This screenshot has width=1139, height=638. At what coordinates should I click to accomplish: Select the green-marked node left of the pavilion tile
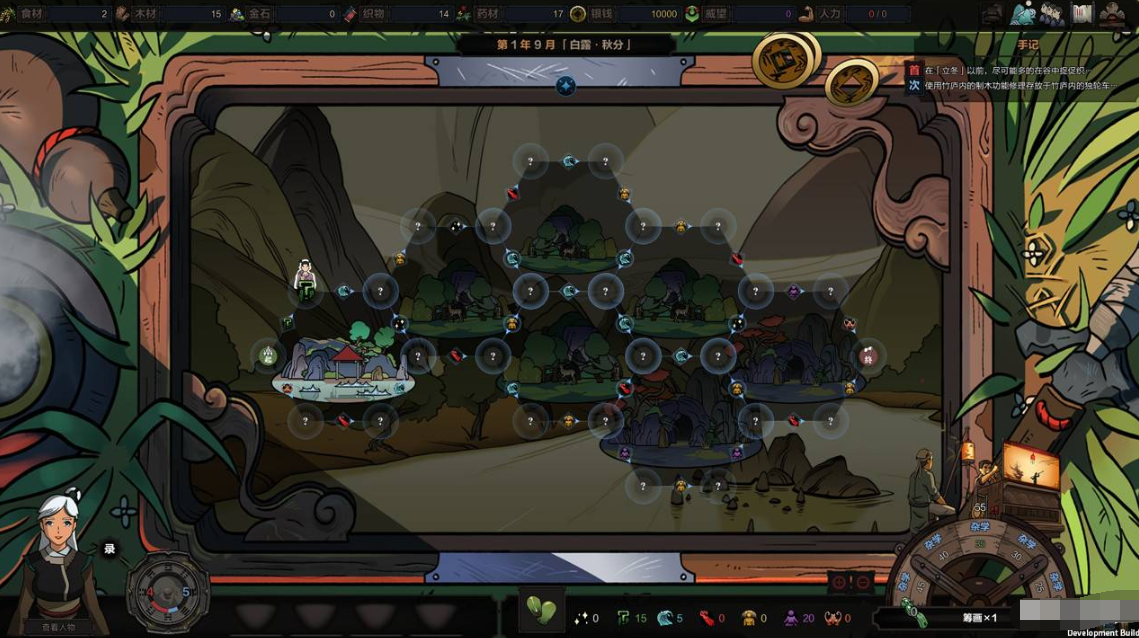click(268, 354)
